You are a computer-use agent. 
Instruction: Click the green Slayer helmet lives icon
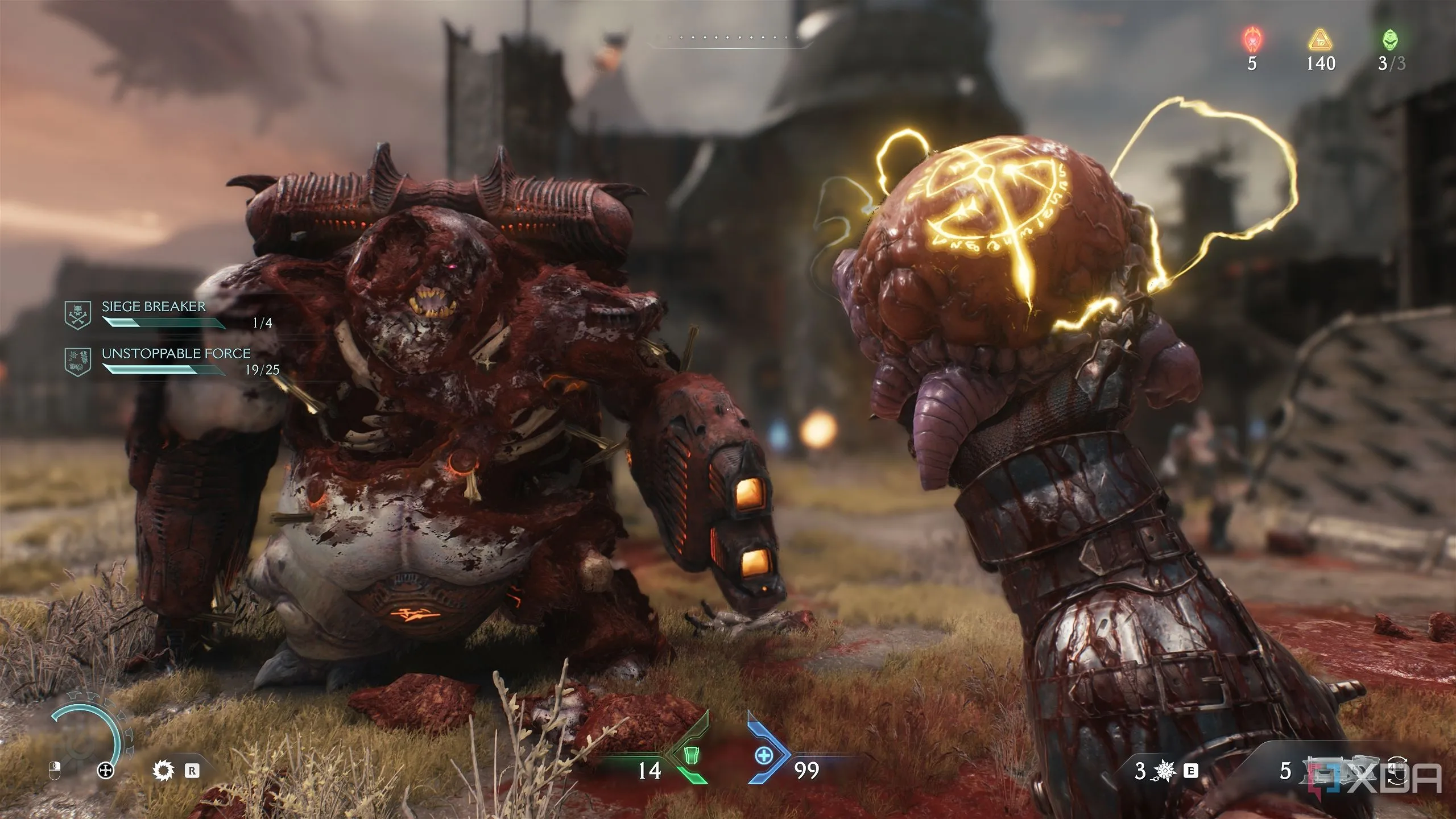[x=1391, y=40]
